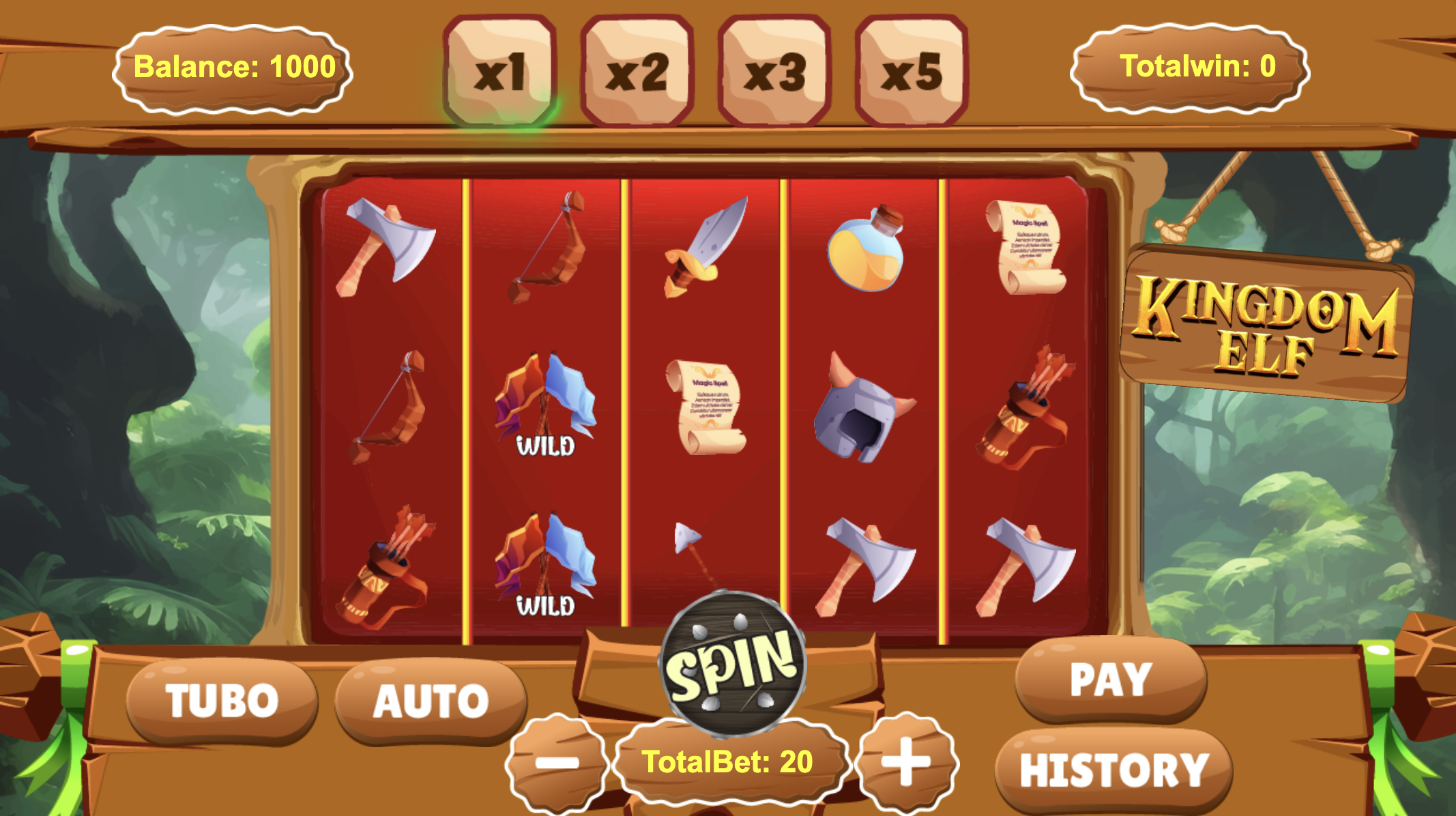Switch to the x3 multiplier
1456x816 pixels.
(774, 71)
